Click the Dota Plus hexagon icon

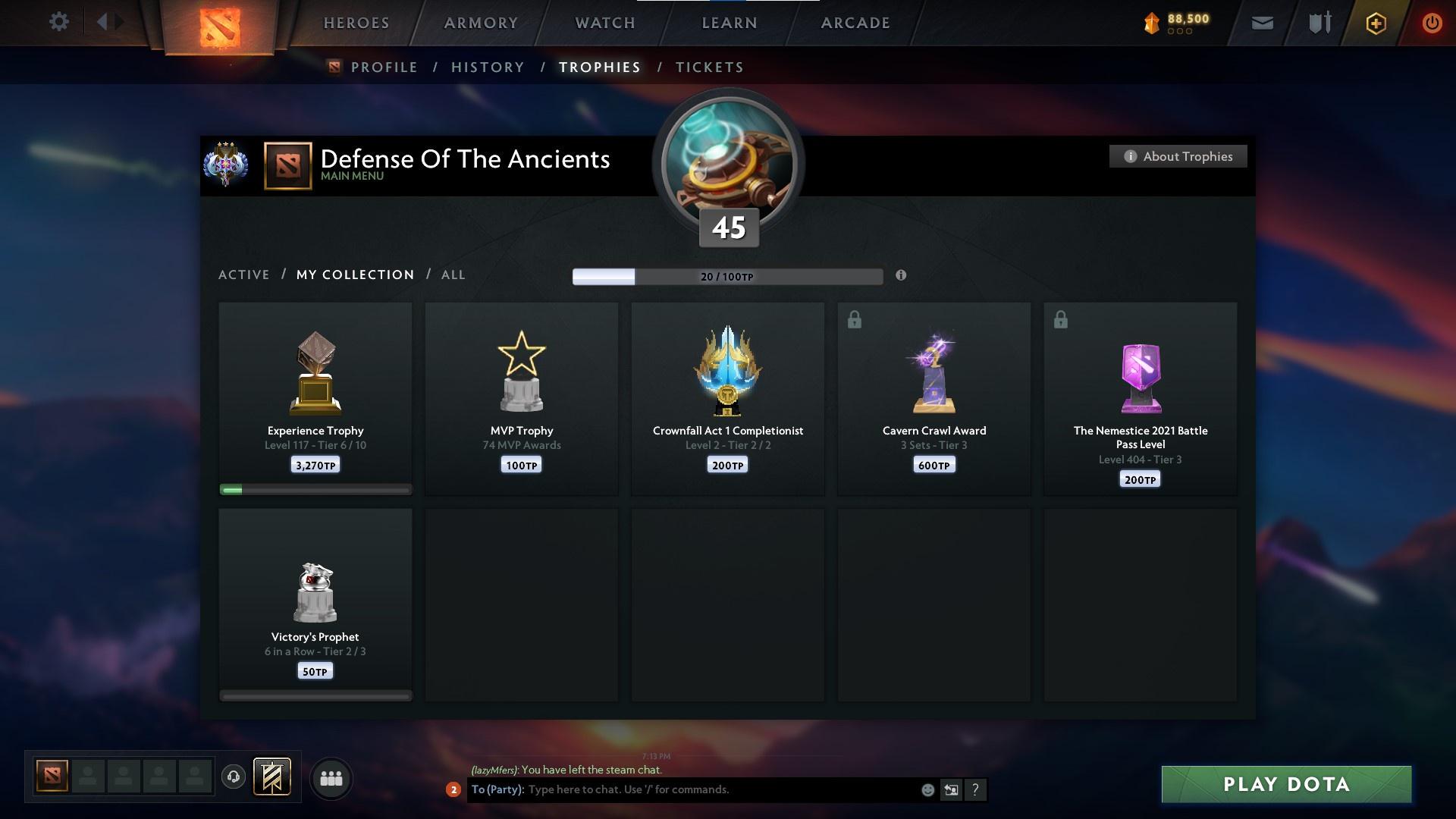[x=1375, y=23]
